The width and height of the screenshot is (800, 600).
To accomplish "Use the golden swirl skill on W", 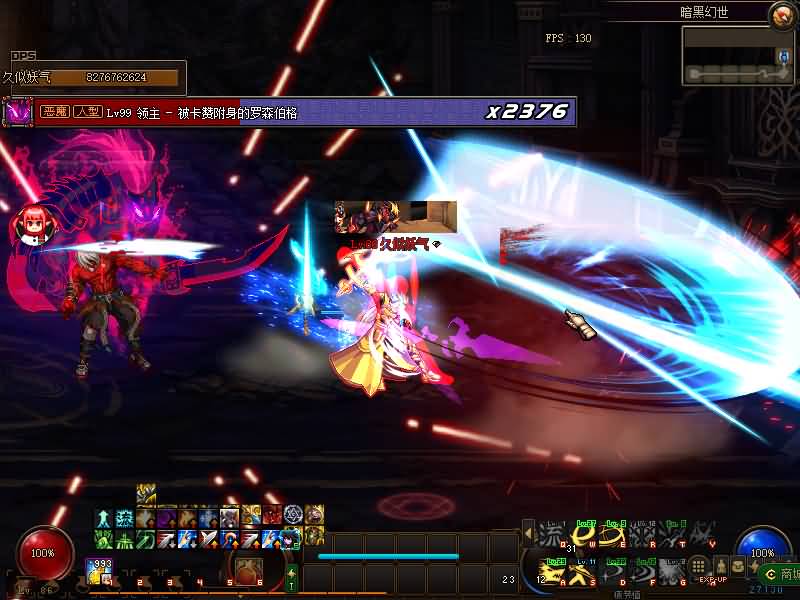I will tap(585, 537).
